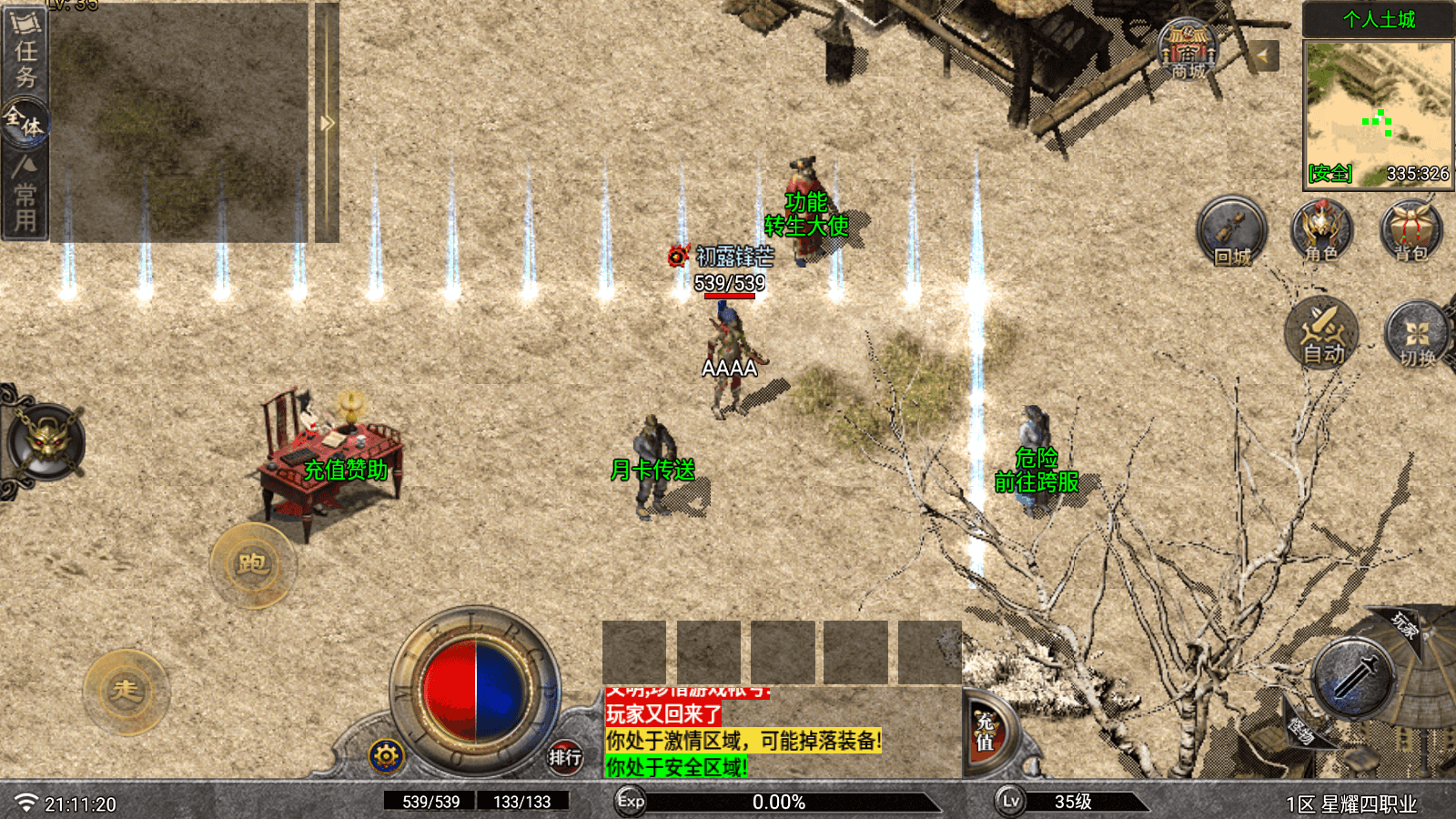This screenshot has height=819, width=1456.
Task: Open the 商城 shop
Action: tap(1188, 50)
